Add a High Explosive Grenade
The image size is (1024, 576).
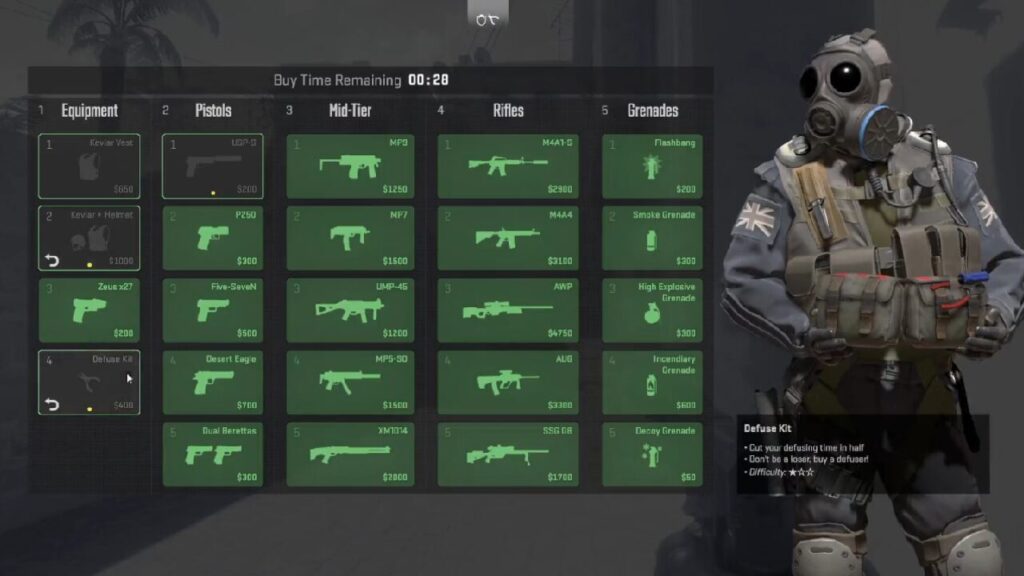click(652, 310)
